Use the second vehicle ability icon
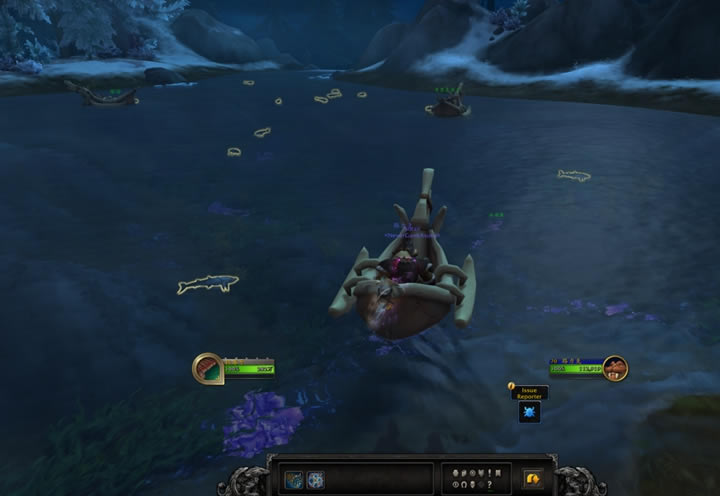This screenshot has width=720, height=496. coord(315,479)
